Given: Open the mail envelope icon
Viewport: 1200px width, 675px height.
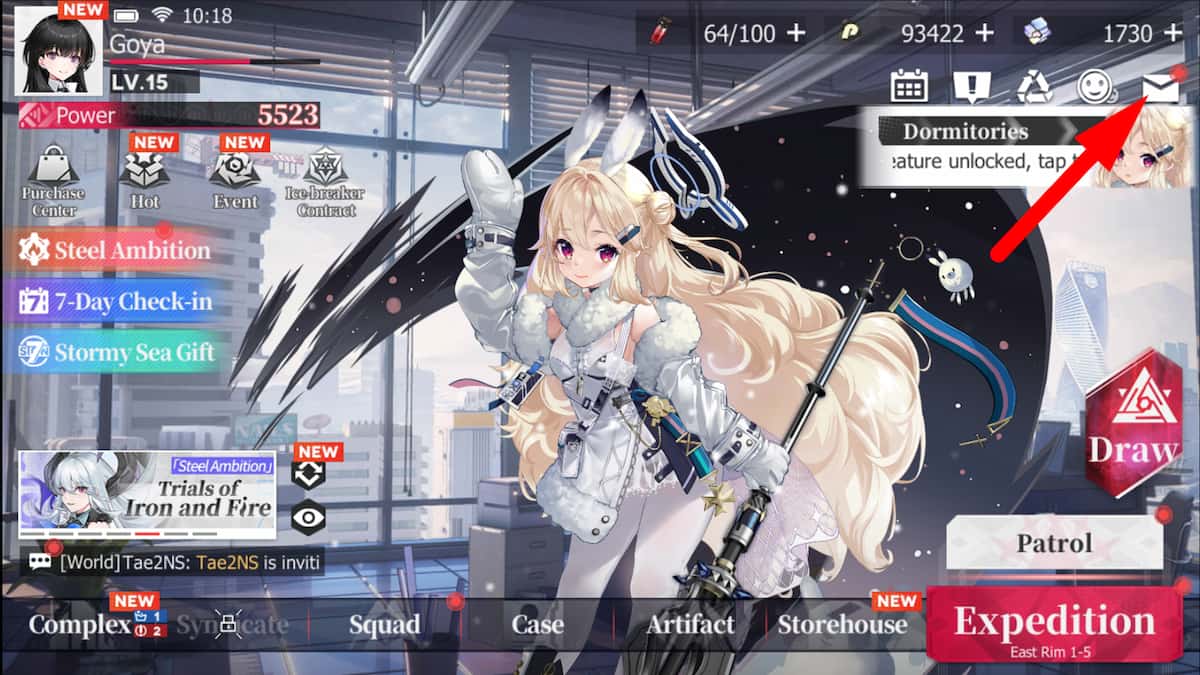Looking at the screenshot, I should point(1160,88).
